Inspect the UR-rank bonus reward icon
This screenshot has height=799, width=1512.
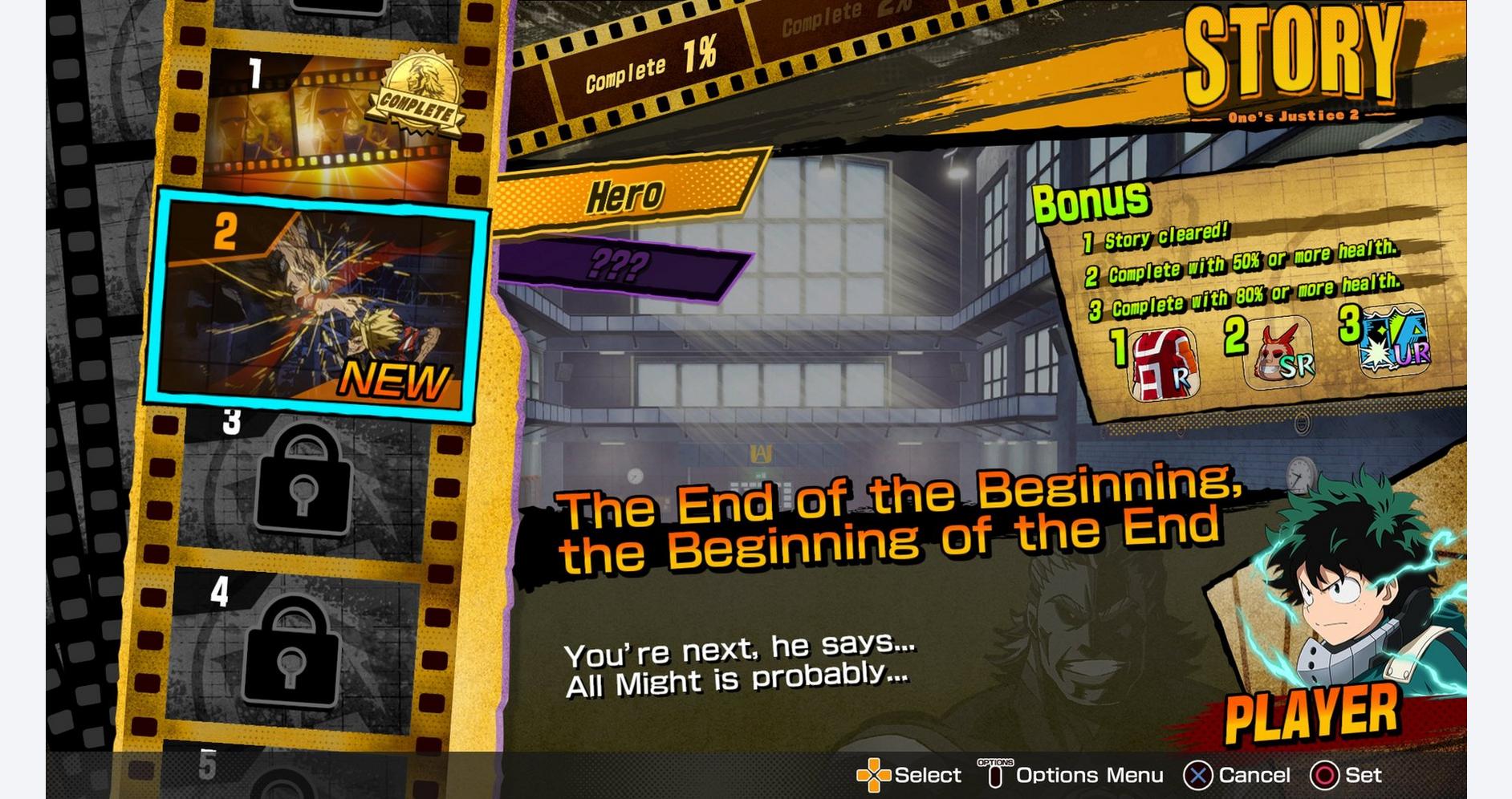point(1395,341)
